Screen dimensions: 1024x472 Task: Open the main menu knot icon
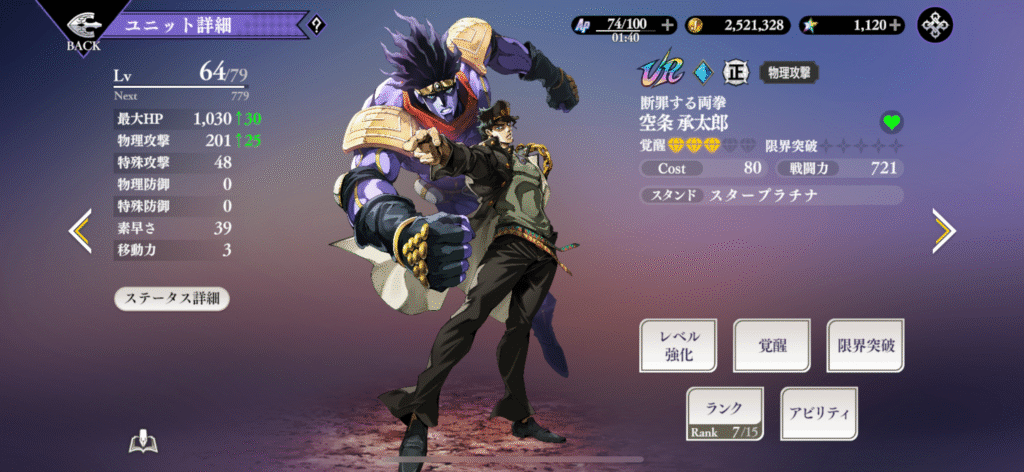(936, 25)
